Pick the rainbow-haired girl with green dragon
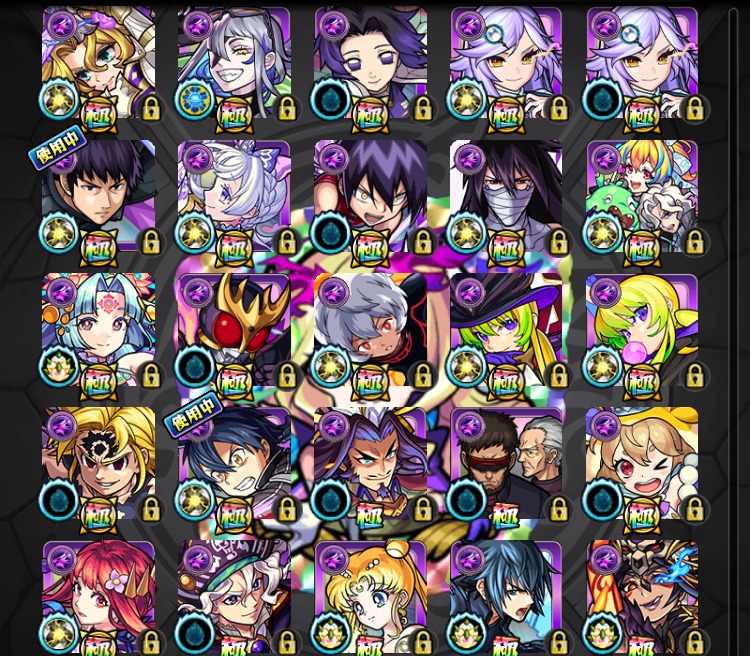This screenshot has width=750, height=656. coord(642,196)
